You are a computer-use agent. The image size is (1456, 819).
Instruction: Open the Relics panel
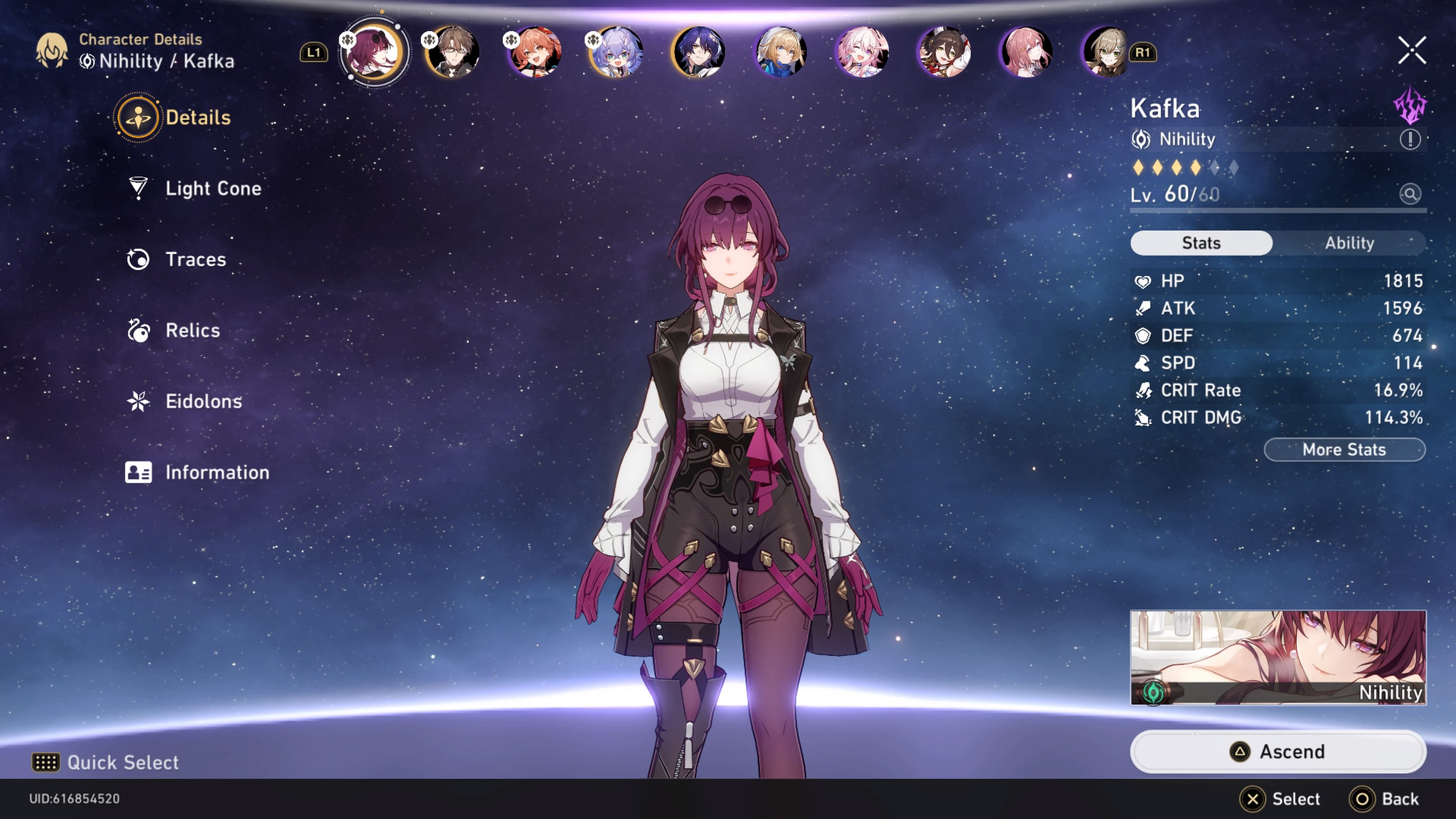(x=193, y=330)
